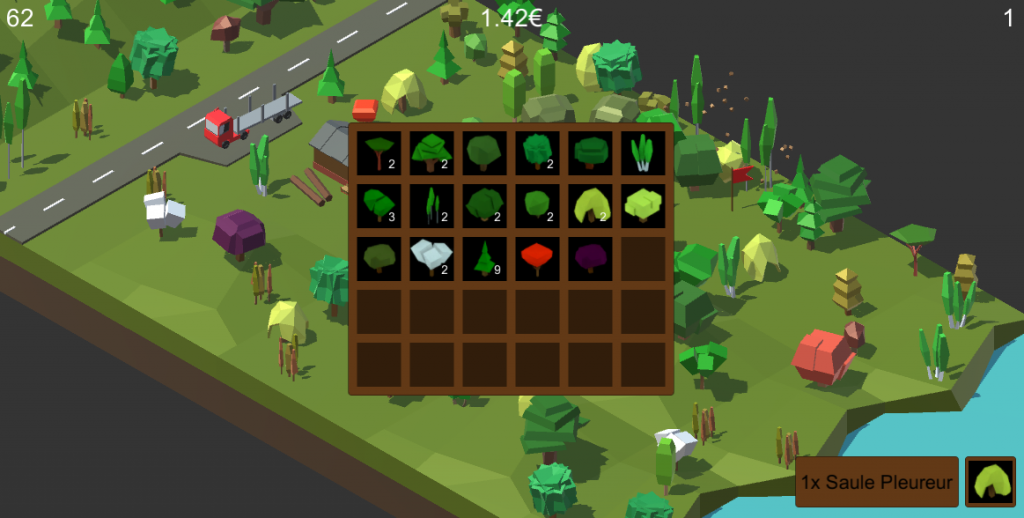
Task: Choose the weeping willow slot in the grid
Action: click(590, 205)
